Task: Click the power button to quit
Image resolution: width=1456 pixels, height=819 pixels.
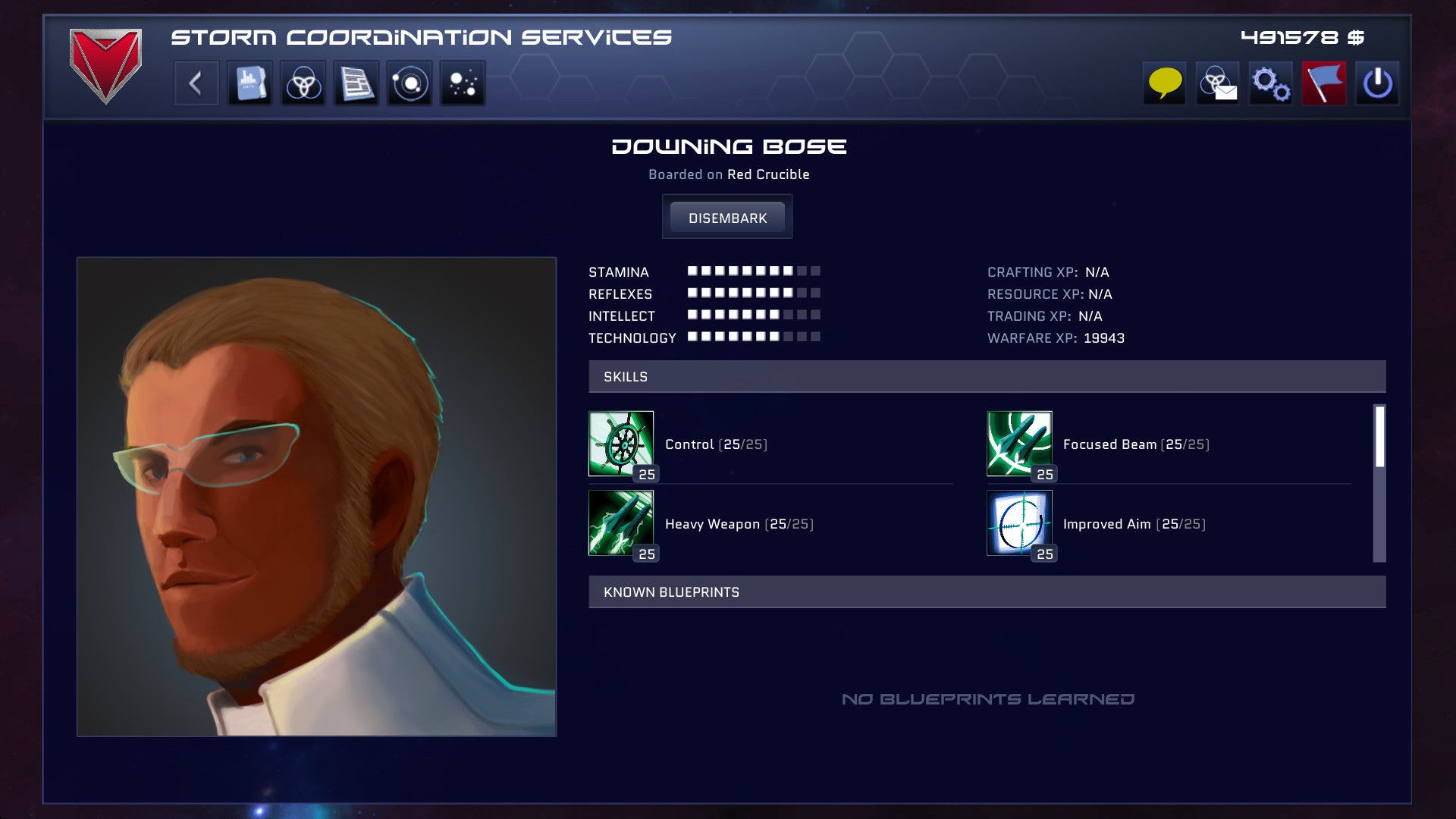Action: pos(1377,83)
